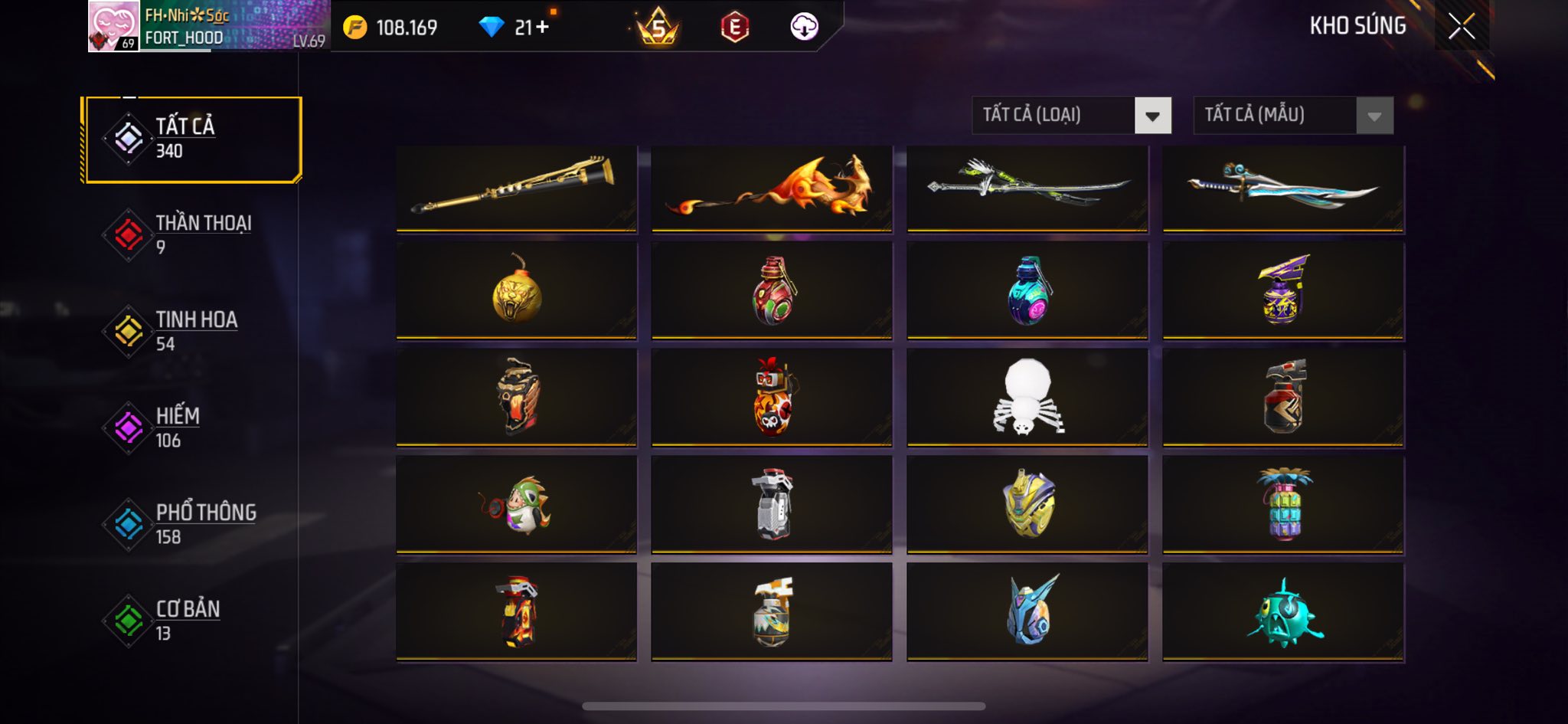Open the player profile avatar

(113, 26)
